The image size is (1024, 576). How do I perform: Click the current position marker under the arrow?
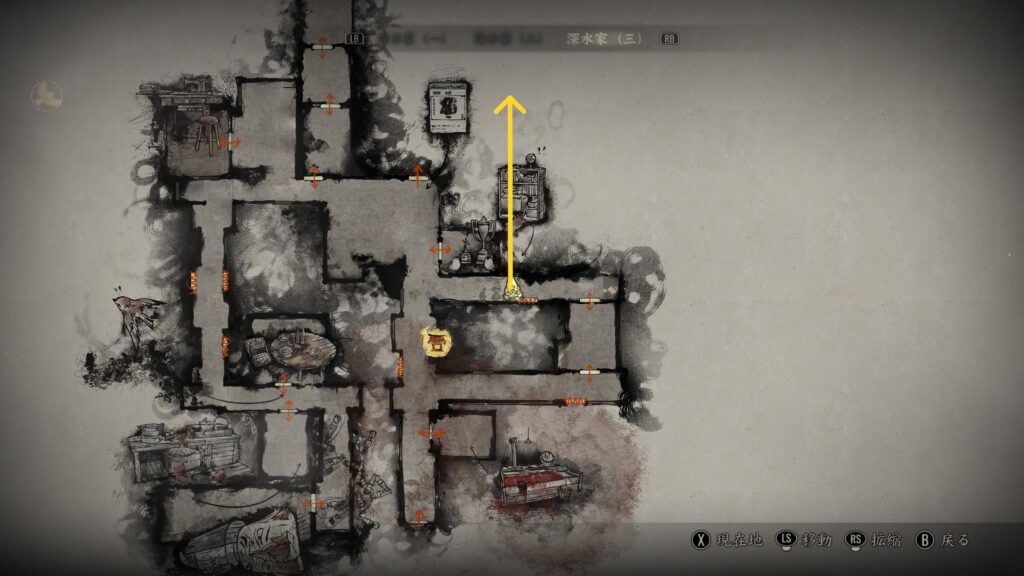click(x=511, y=294)
